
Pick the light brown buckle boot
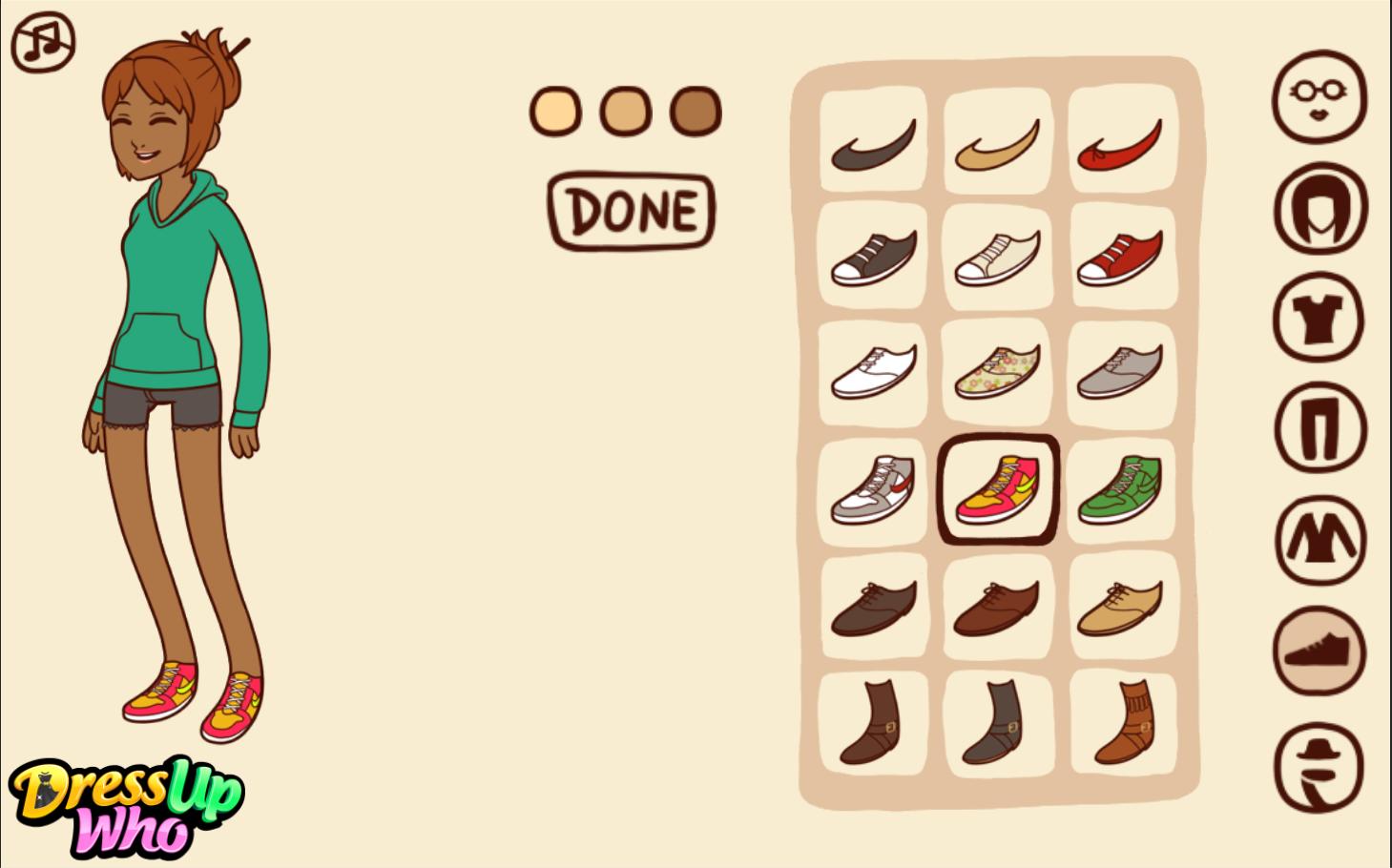click(x=1122, y=723)
